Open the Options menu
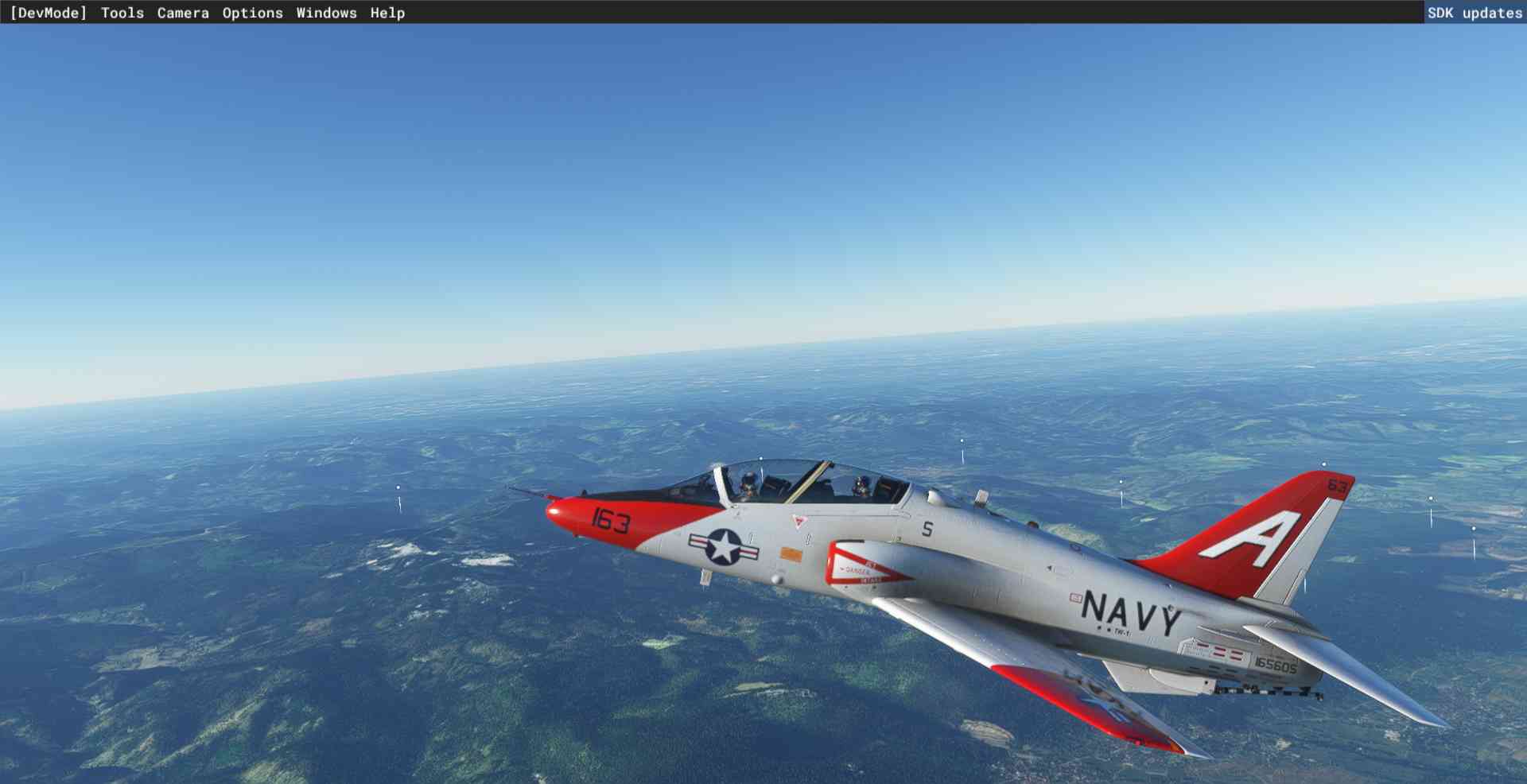The height and width of the screenshot is (784, 1527). click(x=252, y=13)
